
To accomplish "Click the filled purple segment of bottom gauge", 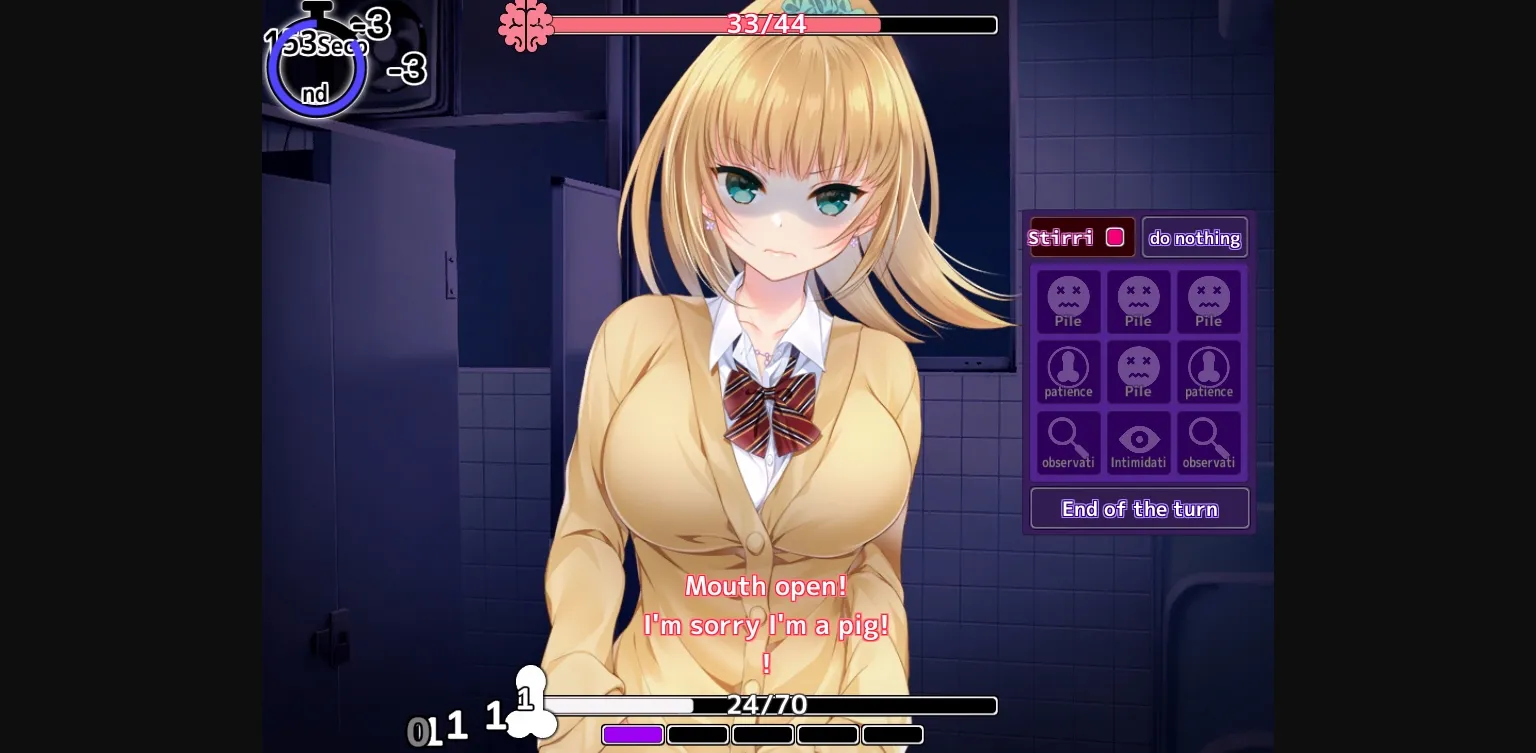I will click(632, 734).
